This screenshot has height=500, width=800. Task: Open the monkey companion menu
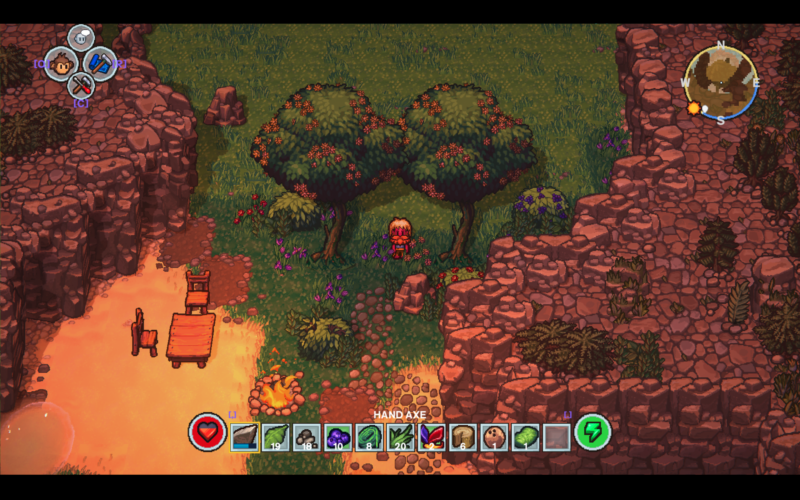[62, 63]
